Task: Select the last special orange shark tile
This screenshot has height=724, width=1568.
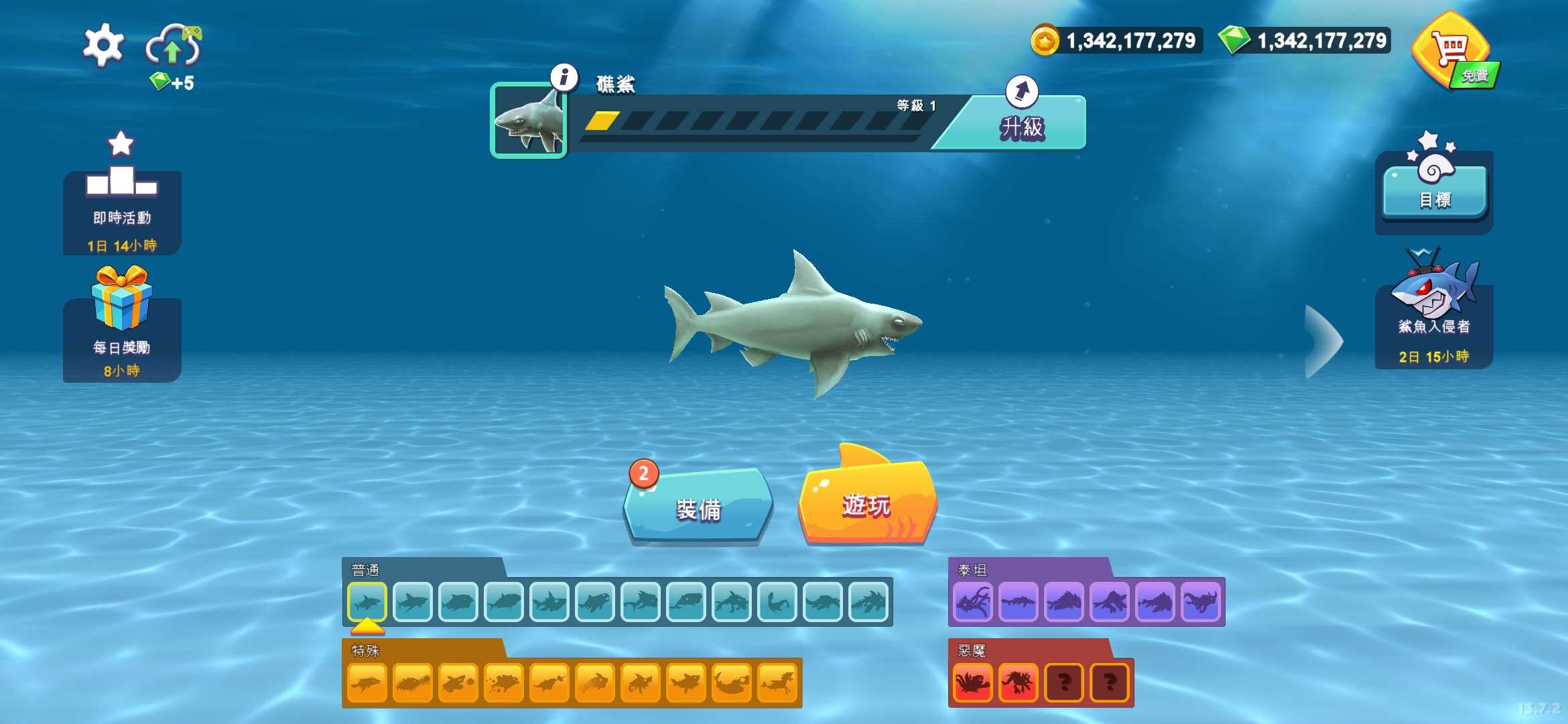Action: pyautogui.click(x=777, y=682)
